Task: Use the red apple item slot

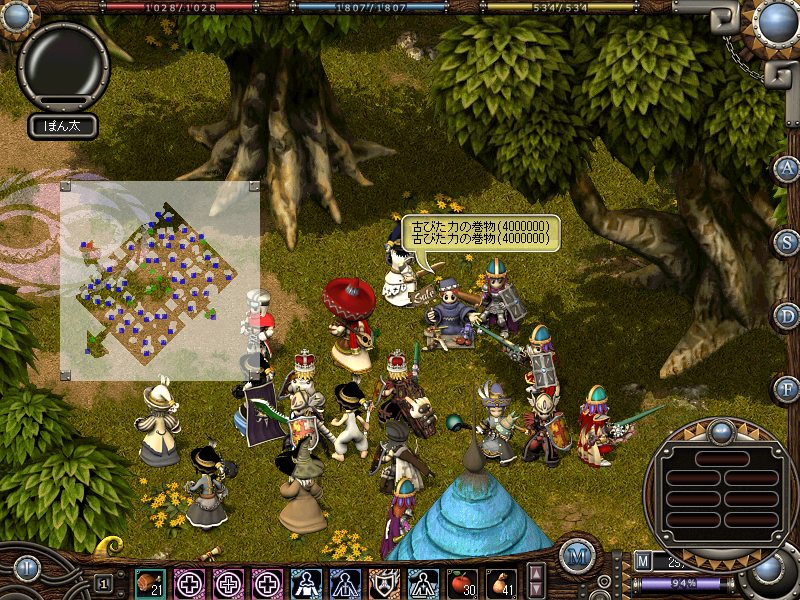Action: point(461,582)
